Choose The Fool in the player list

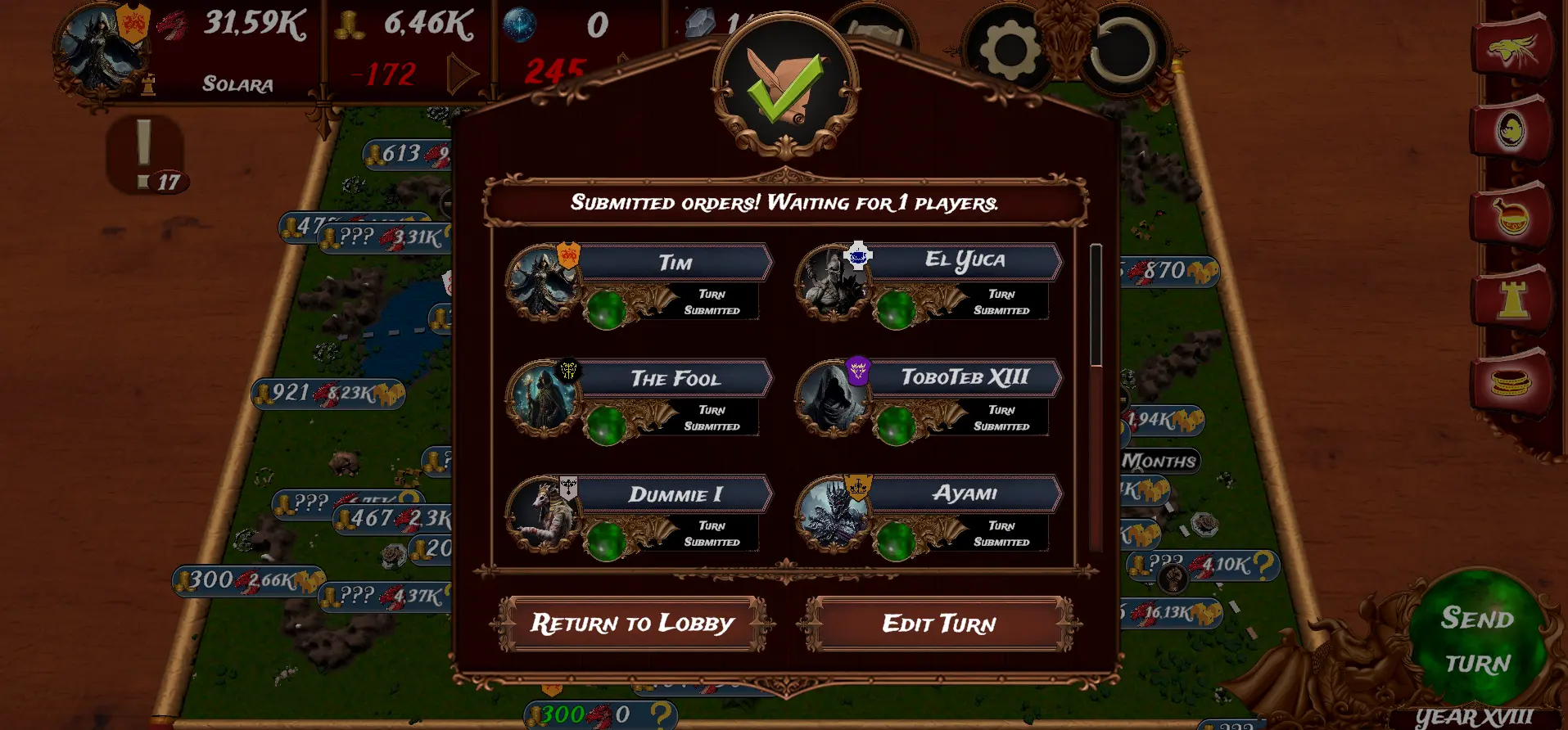point(676,378)
